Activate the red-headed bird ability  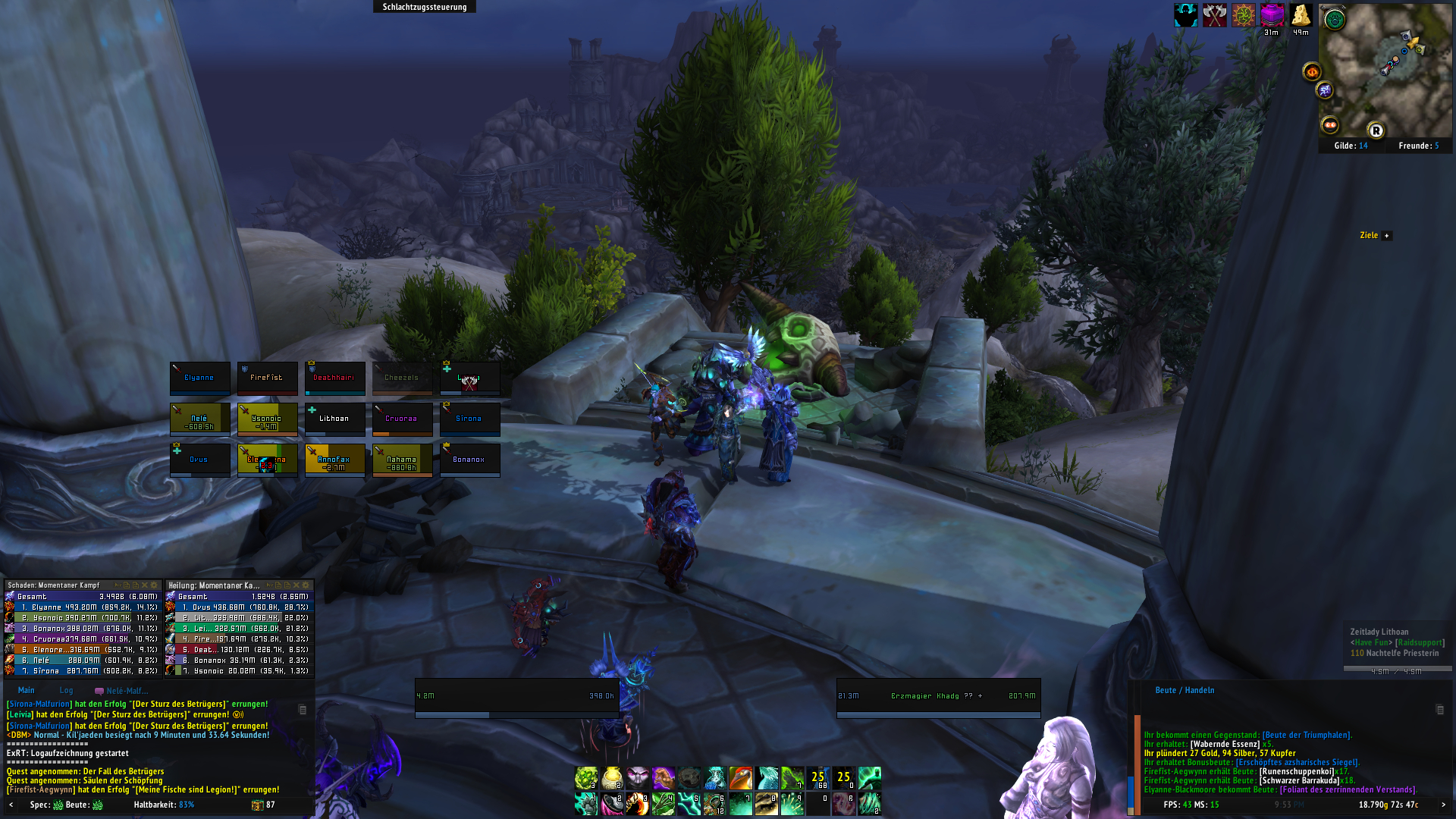pos(741,778)
